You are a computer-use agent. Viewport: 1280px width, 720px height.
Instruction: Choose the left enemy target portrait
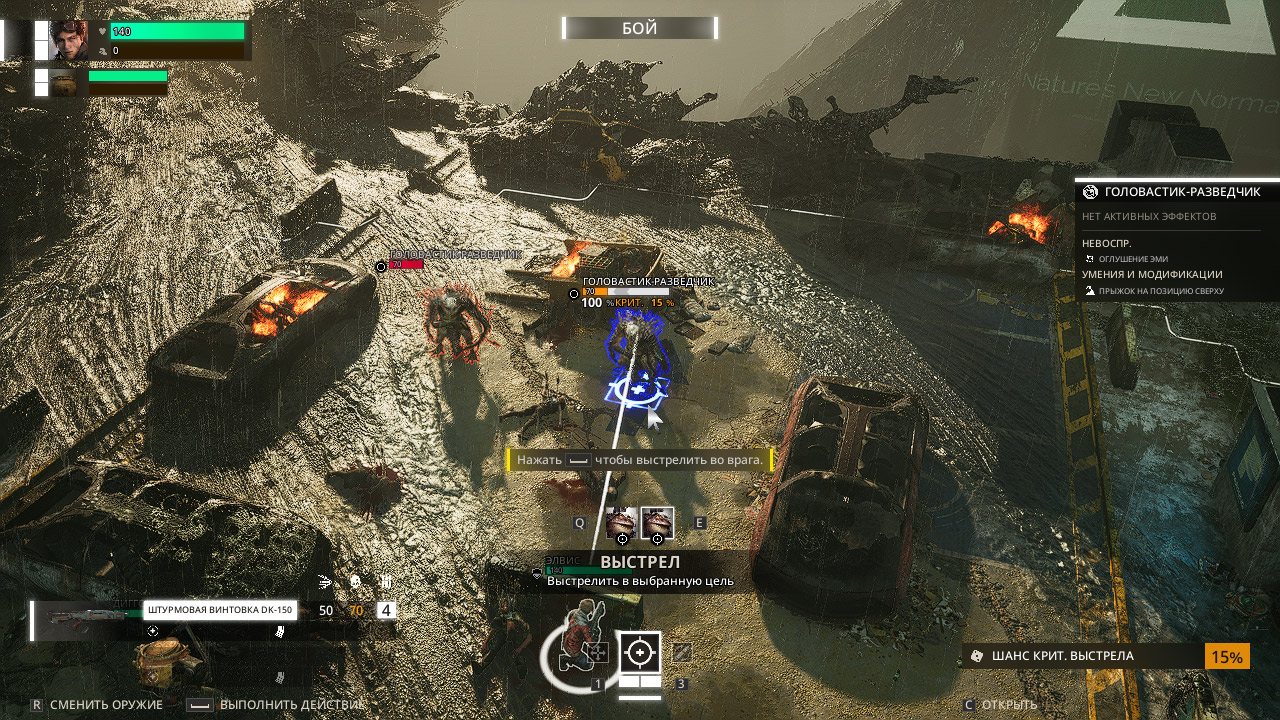[x=621, y=523]
